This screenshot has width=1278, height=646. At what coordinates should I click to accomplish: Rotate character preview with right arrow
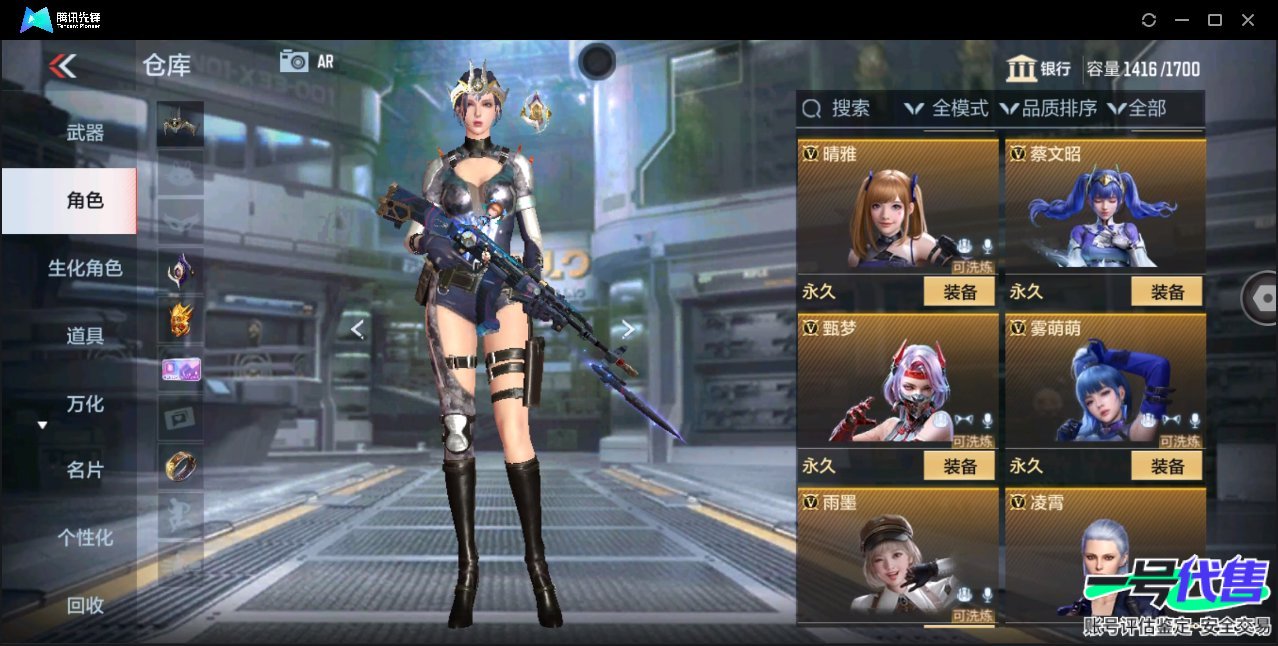(627, 329)
